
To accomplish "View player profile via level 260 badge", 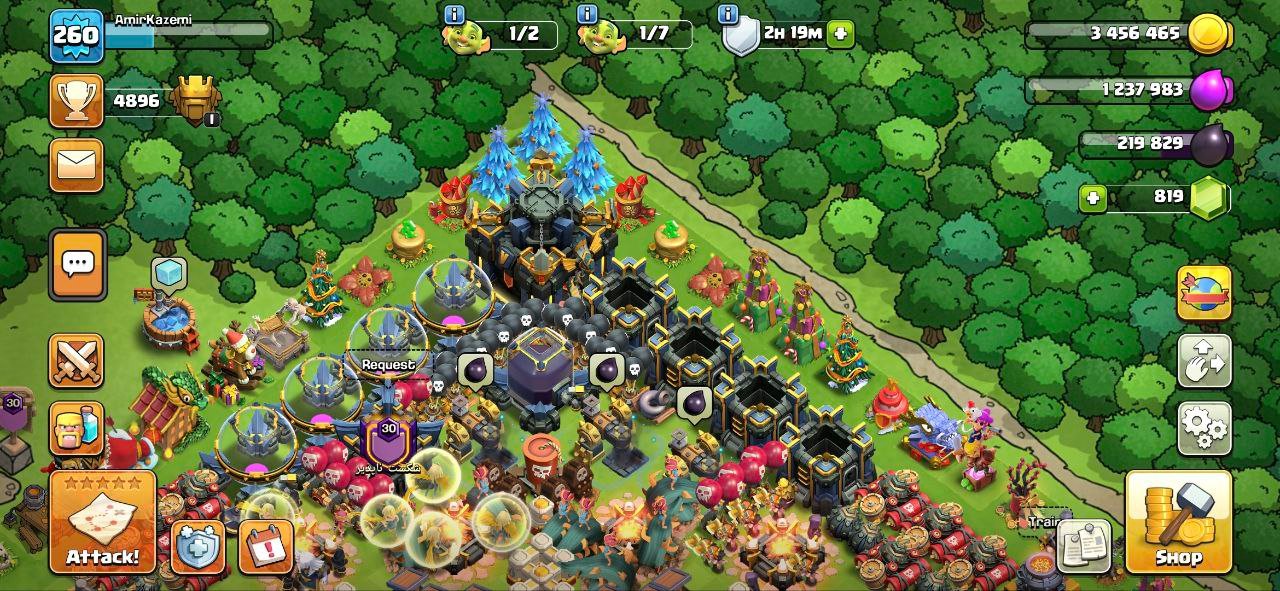I will (x=76, y=36).
